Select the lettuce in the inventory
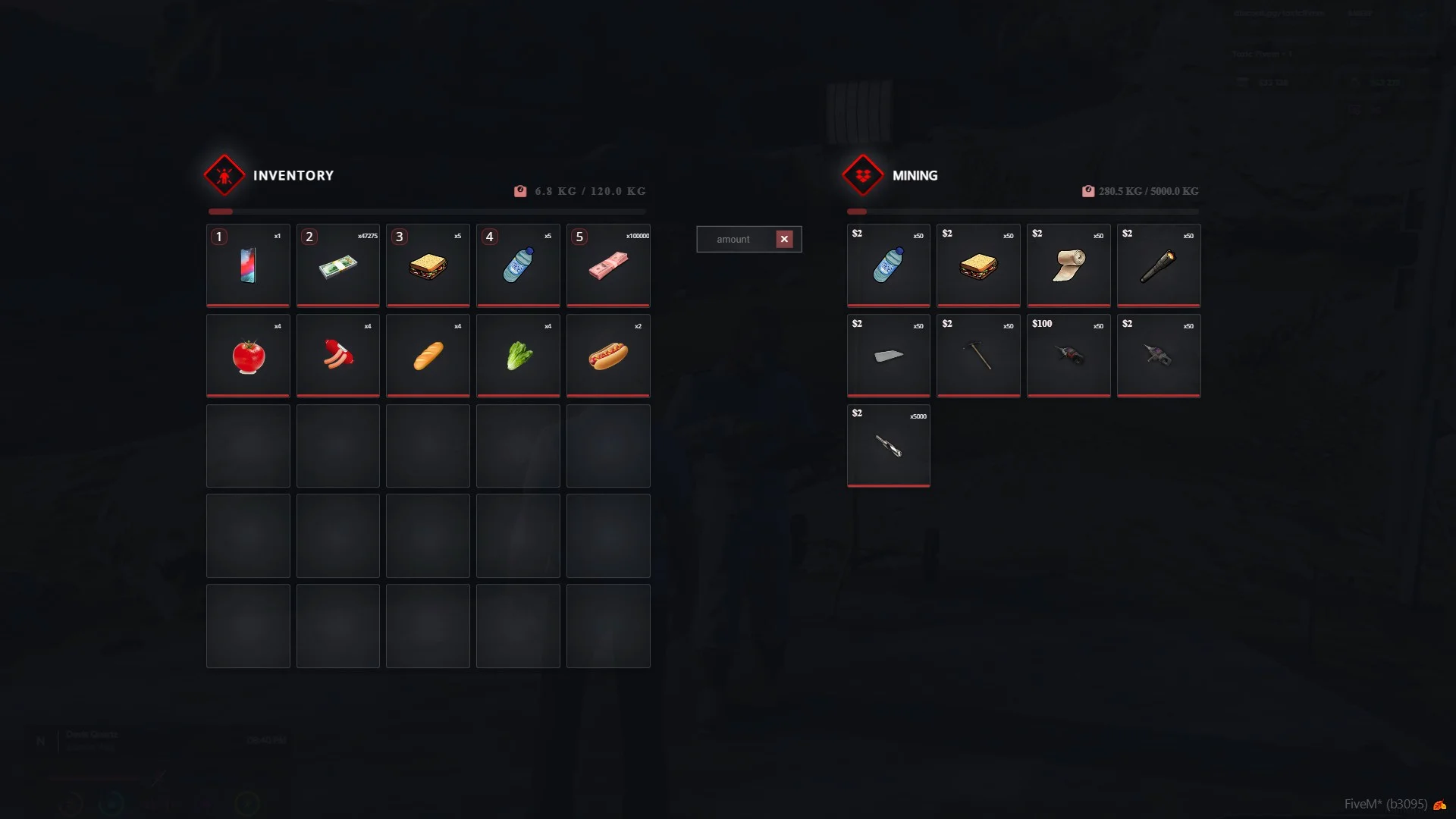 [x=518, y=356]
